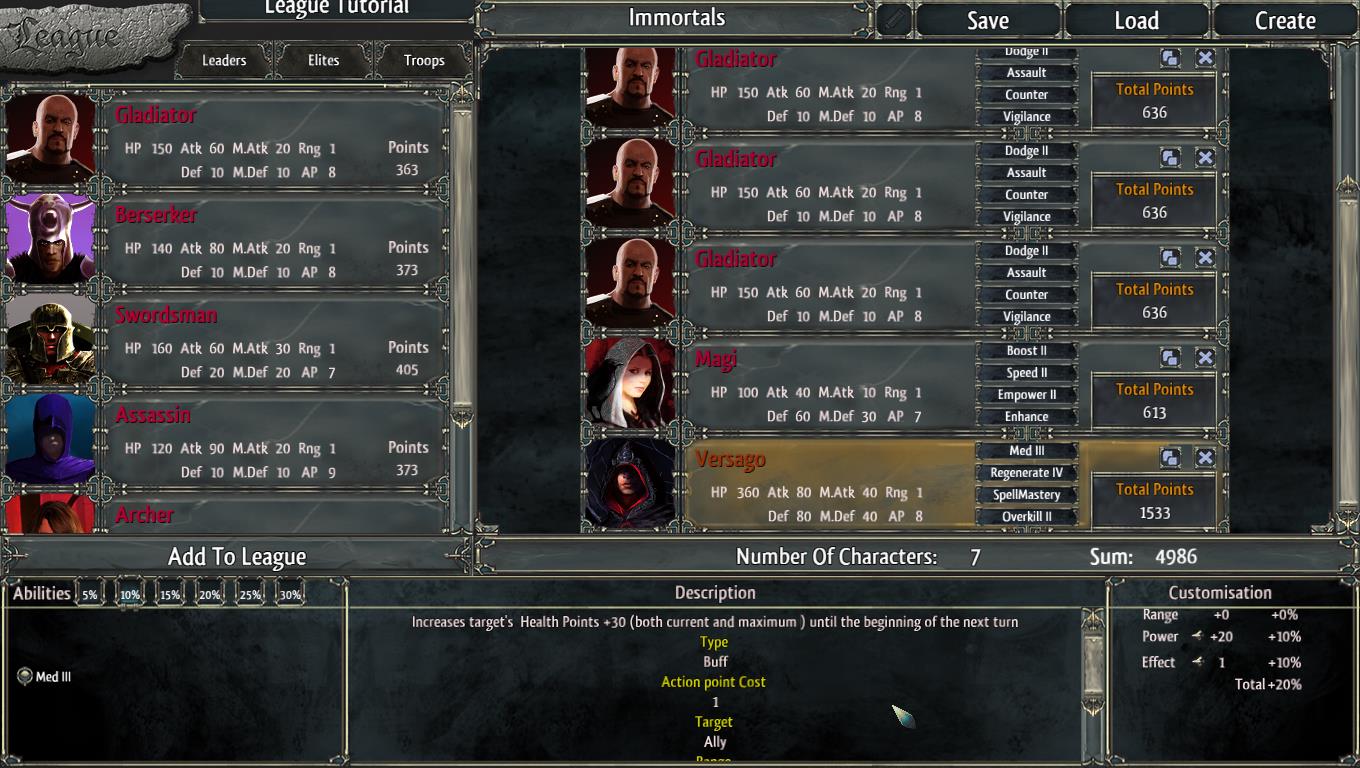Select Versago's Regenerate IV ability
The image size is (1360, 768).
1027,473
